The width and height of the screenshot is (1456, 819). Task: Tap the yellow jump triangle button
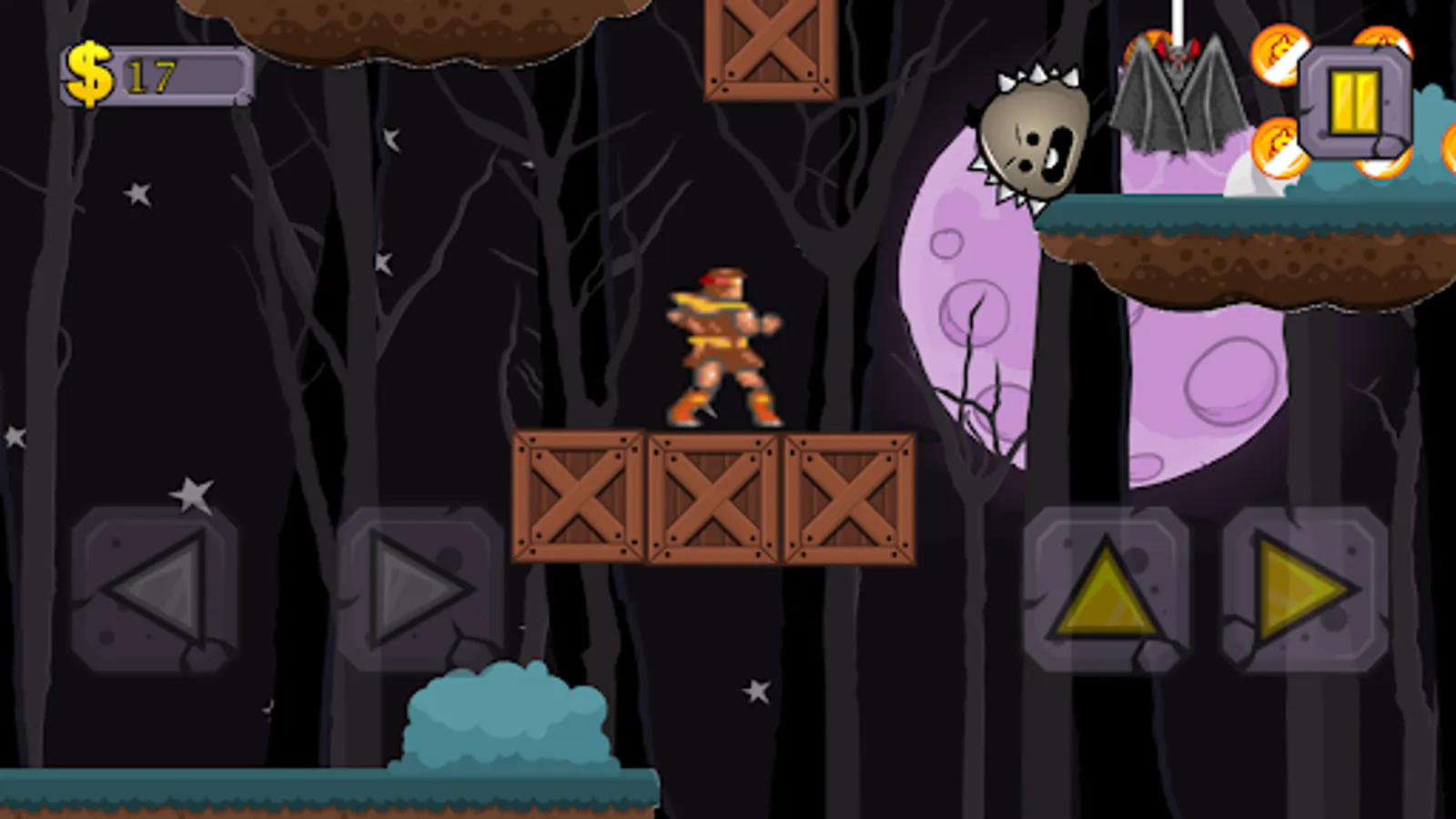coord(1104,587)
